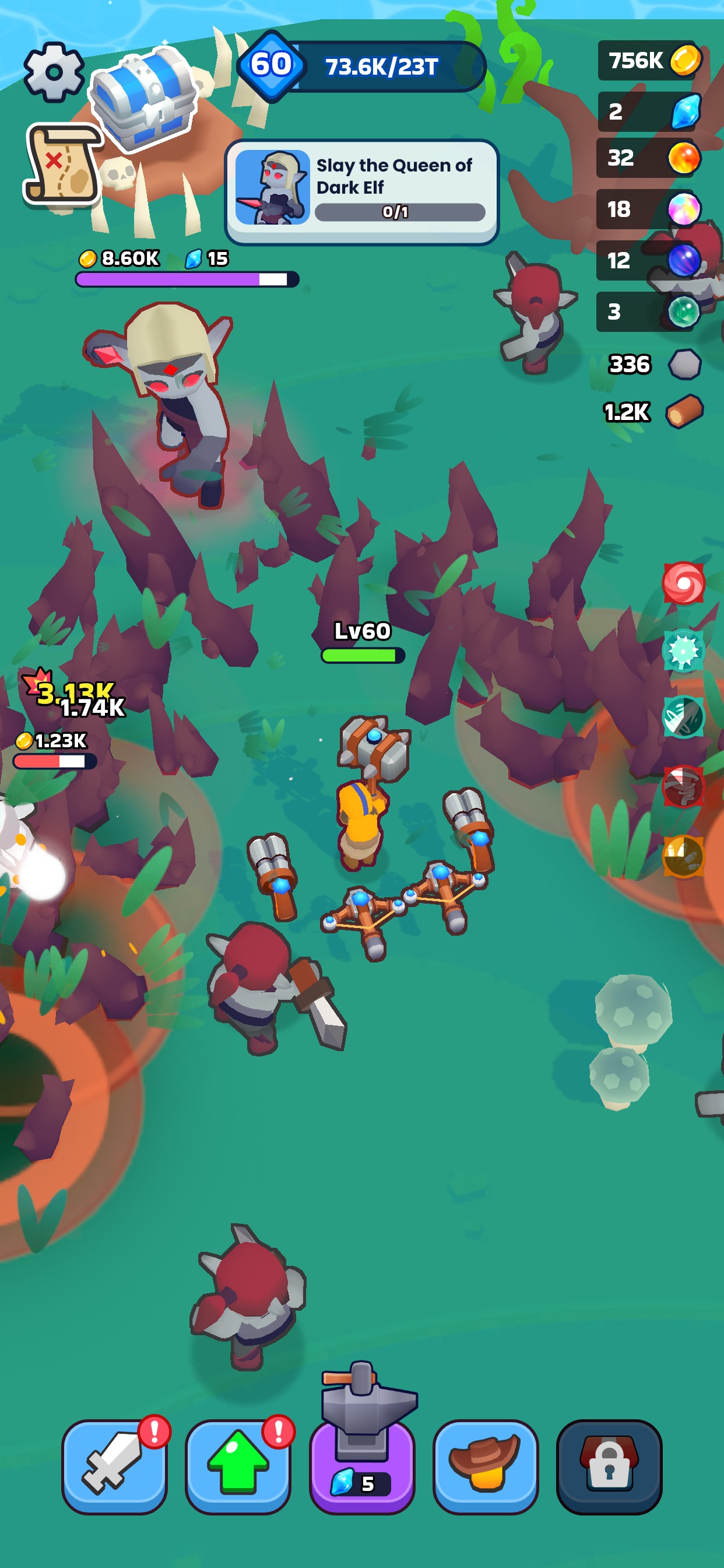Activate the teal slash skill on cooldown
This screenshot has width=724, height=1568.
pyautogui.click(x=683, y=717)
